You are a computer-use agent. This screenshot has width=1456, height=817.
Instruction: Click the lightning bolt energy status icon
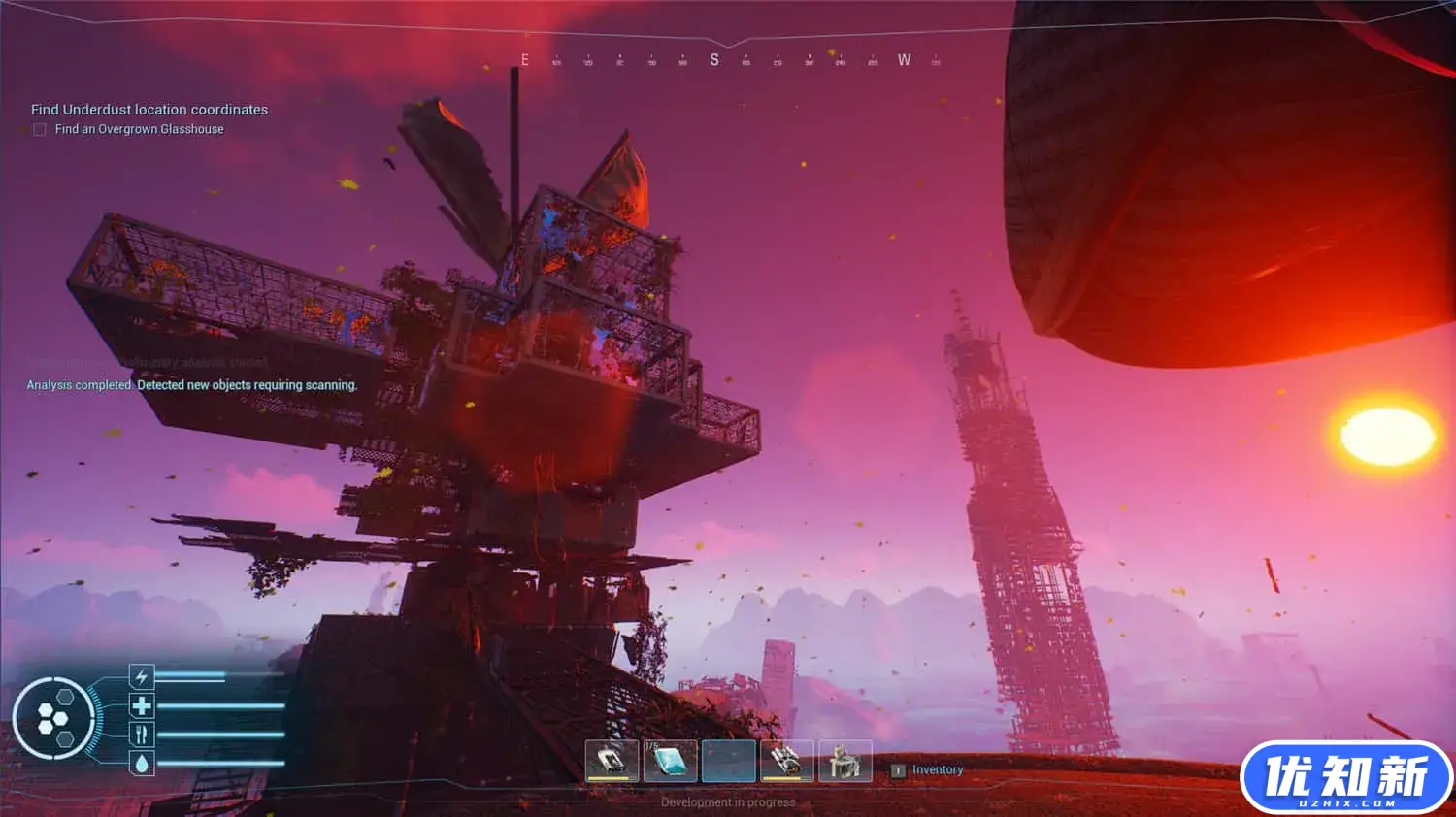[142, 676]
